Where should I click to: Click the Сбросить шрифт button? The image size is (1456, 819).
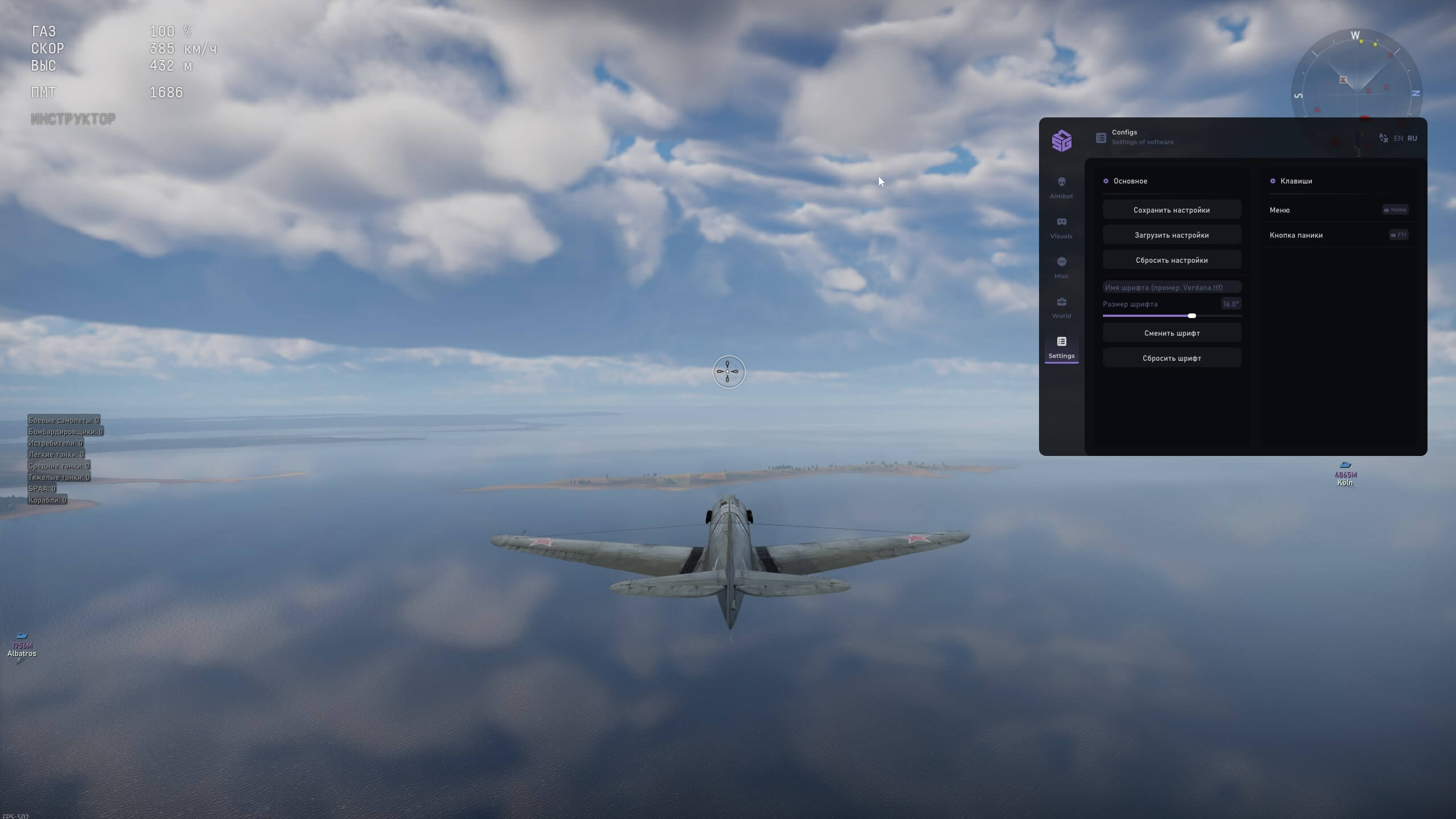coord(1171,358)
